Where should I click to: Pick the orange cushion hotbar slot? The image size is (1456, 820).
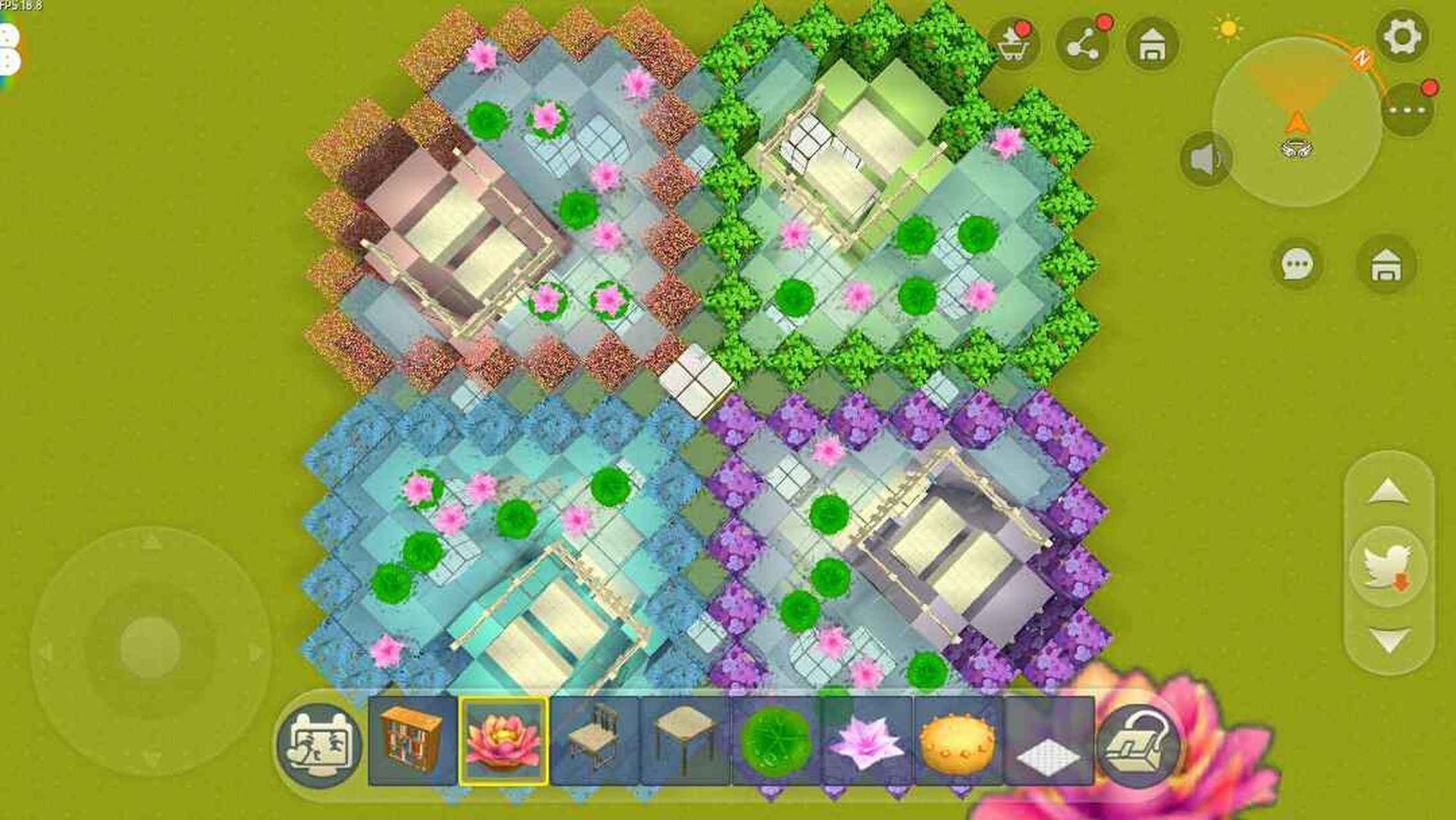coord(958,741)
